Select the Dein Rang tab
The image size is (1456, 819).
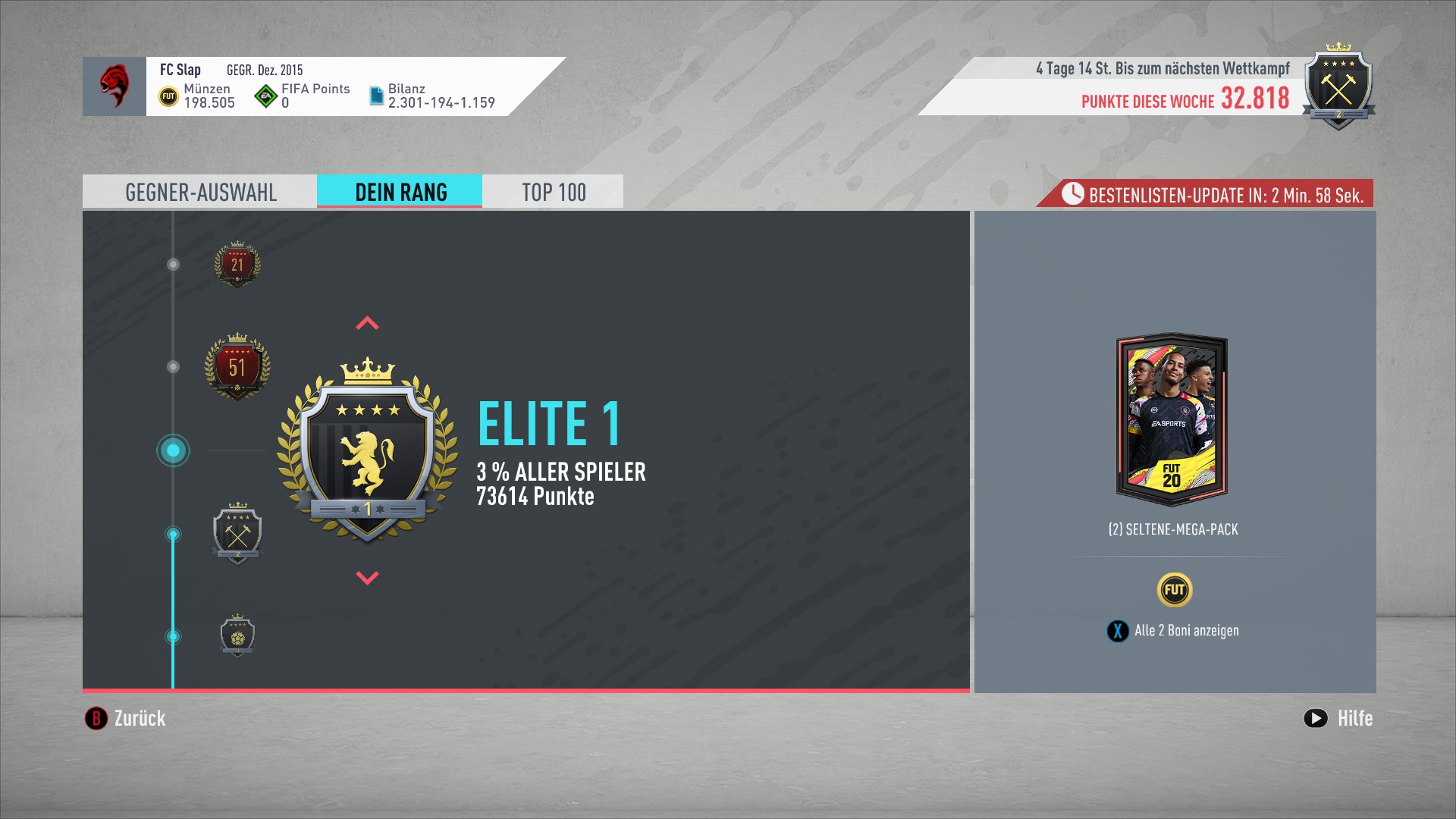[400, 192]
